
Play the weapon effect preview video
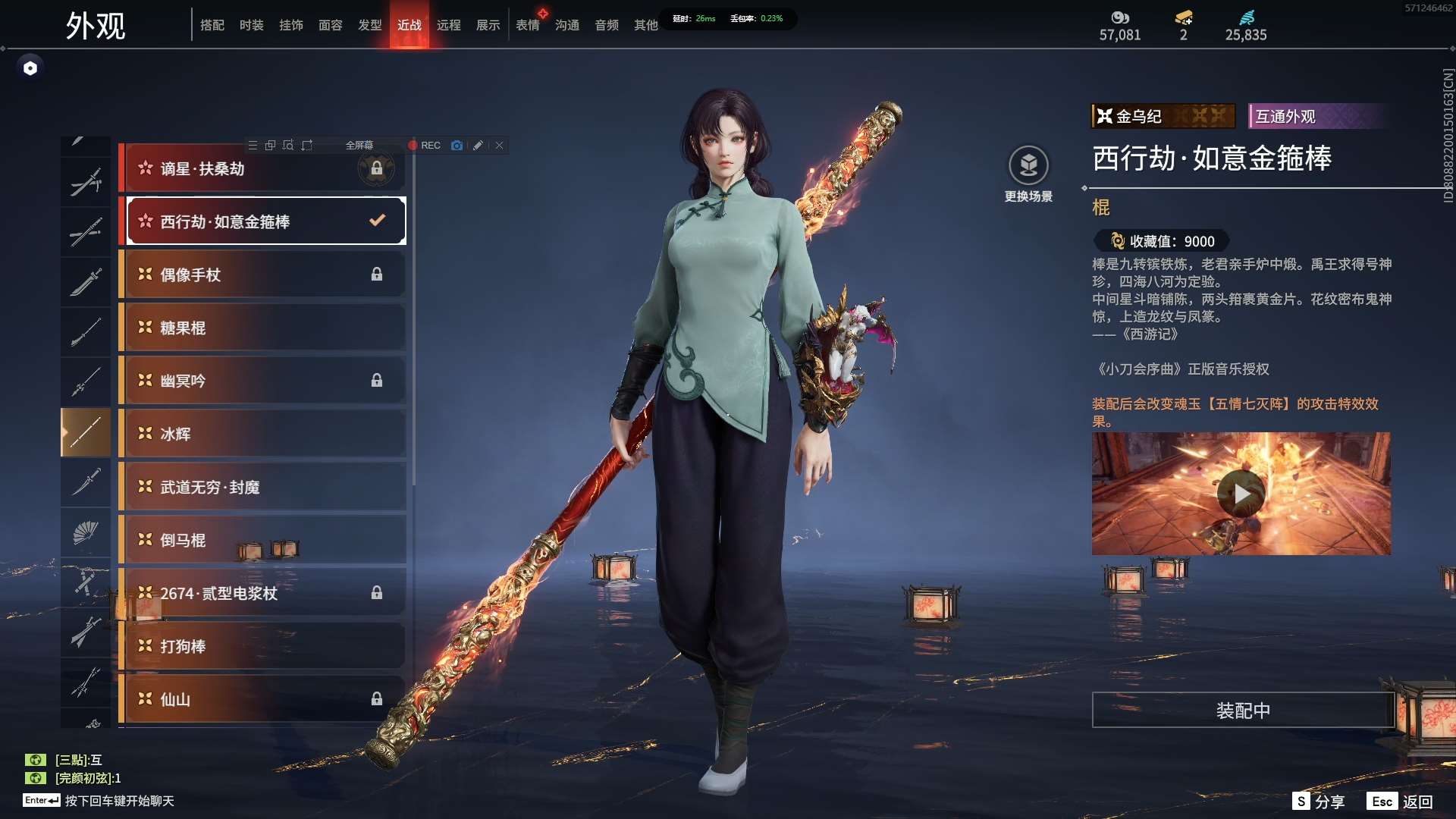coord(1241,494)
